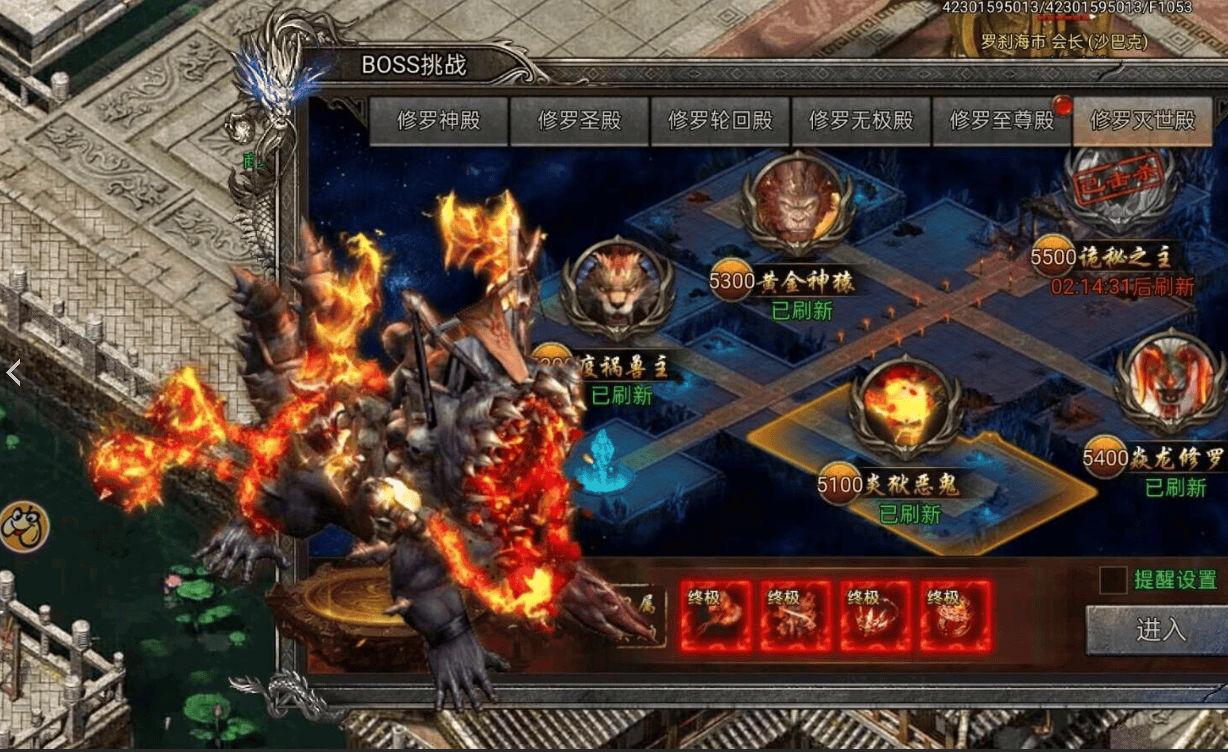Click the left arrow at screen edge
The height and width of the screenshot is (752, 1228).
coord(13,373)
